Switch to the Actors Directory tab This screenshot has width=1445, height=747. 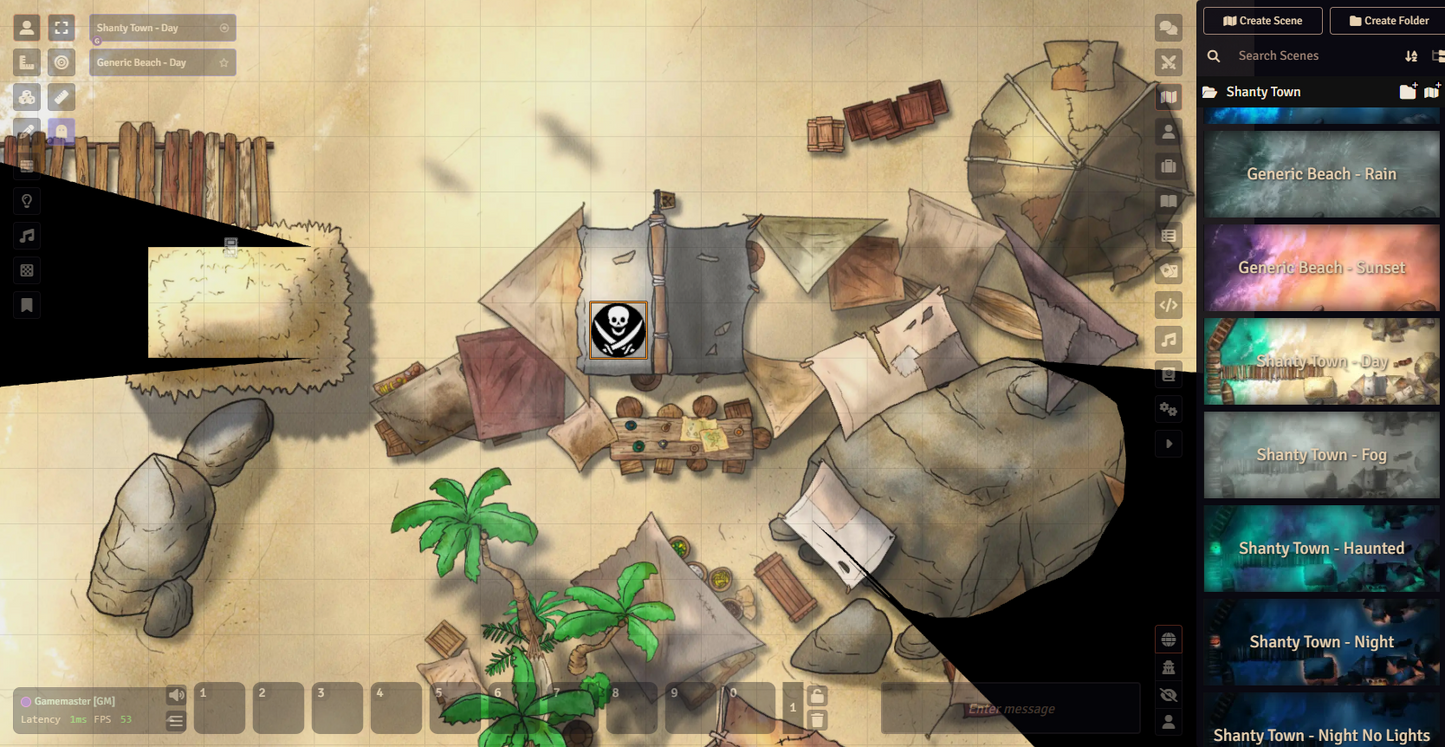click(x=1168, y=131)
